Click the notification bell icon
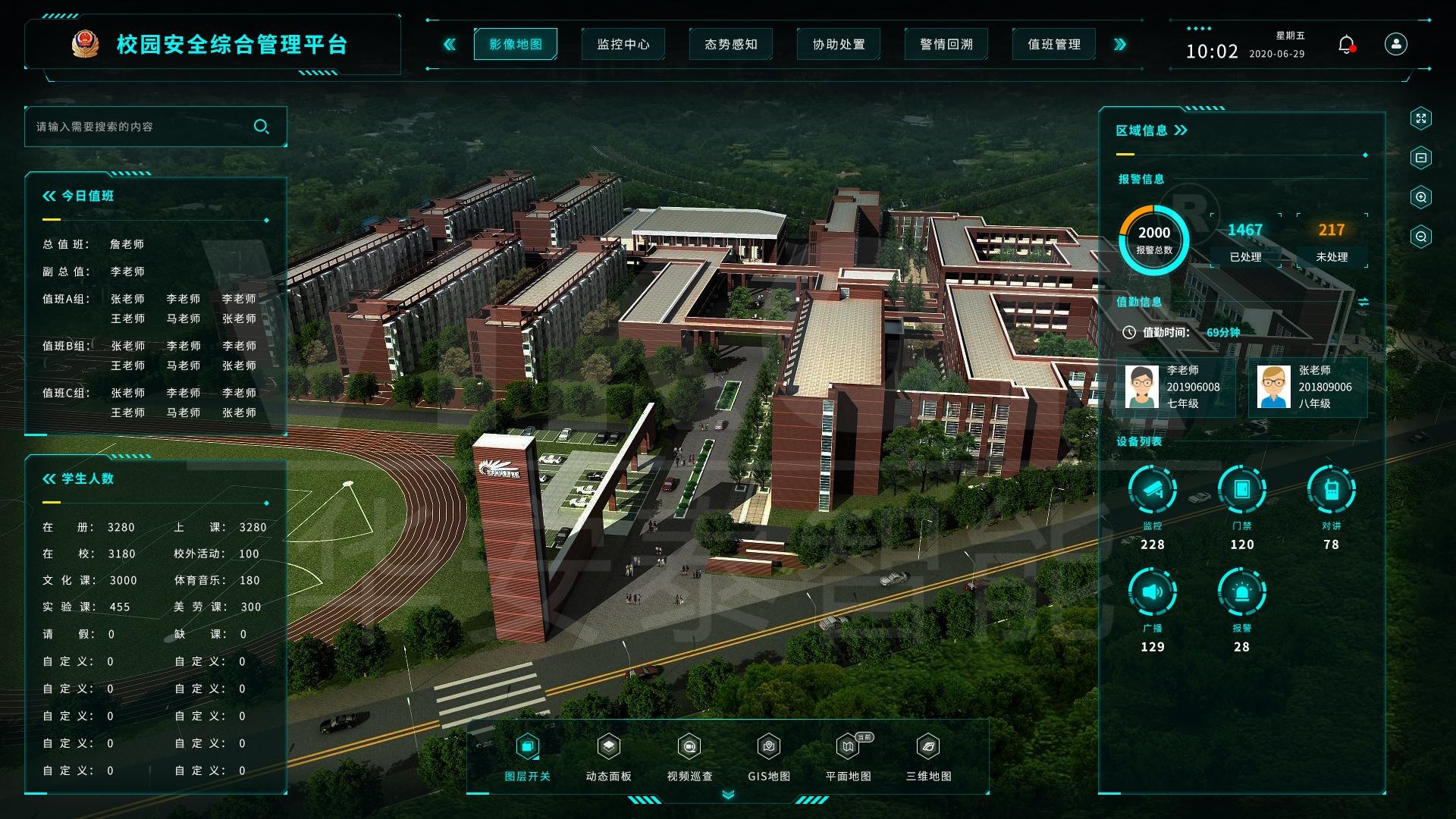 (x=1346, y=45)
